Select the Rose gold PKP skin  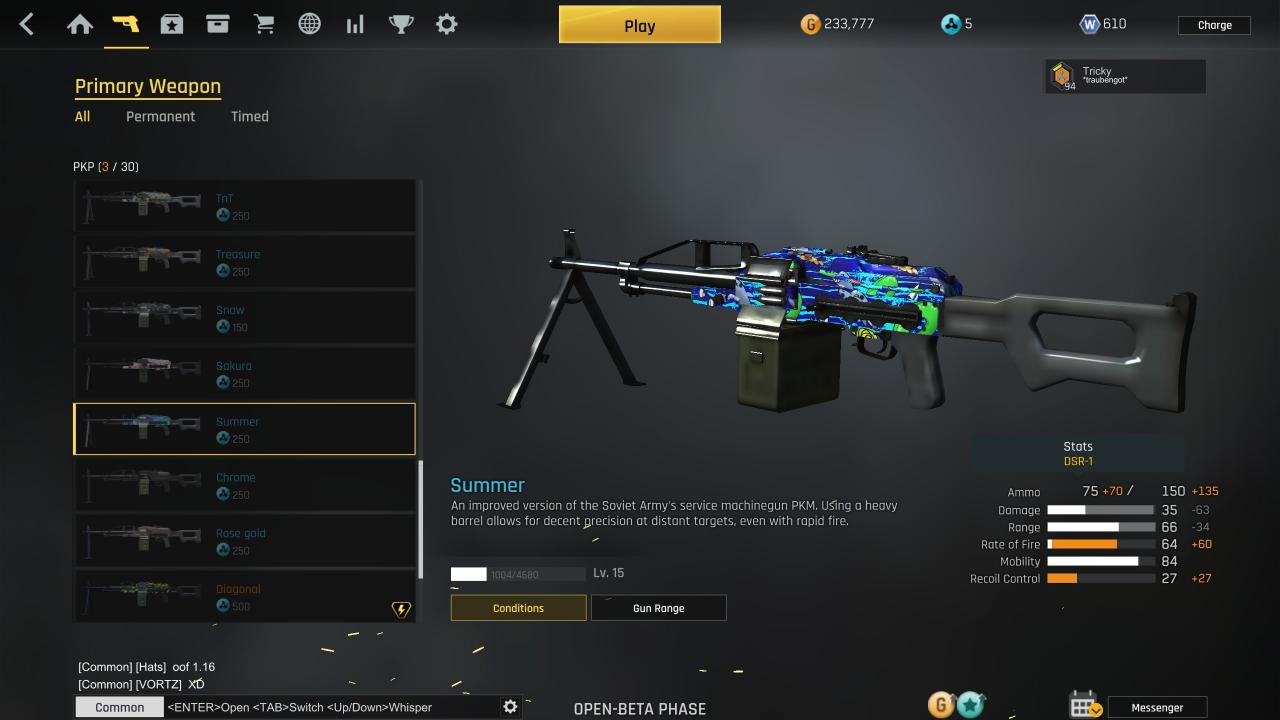244,541
